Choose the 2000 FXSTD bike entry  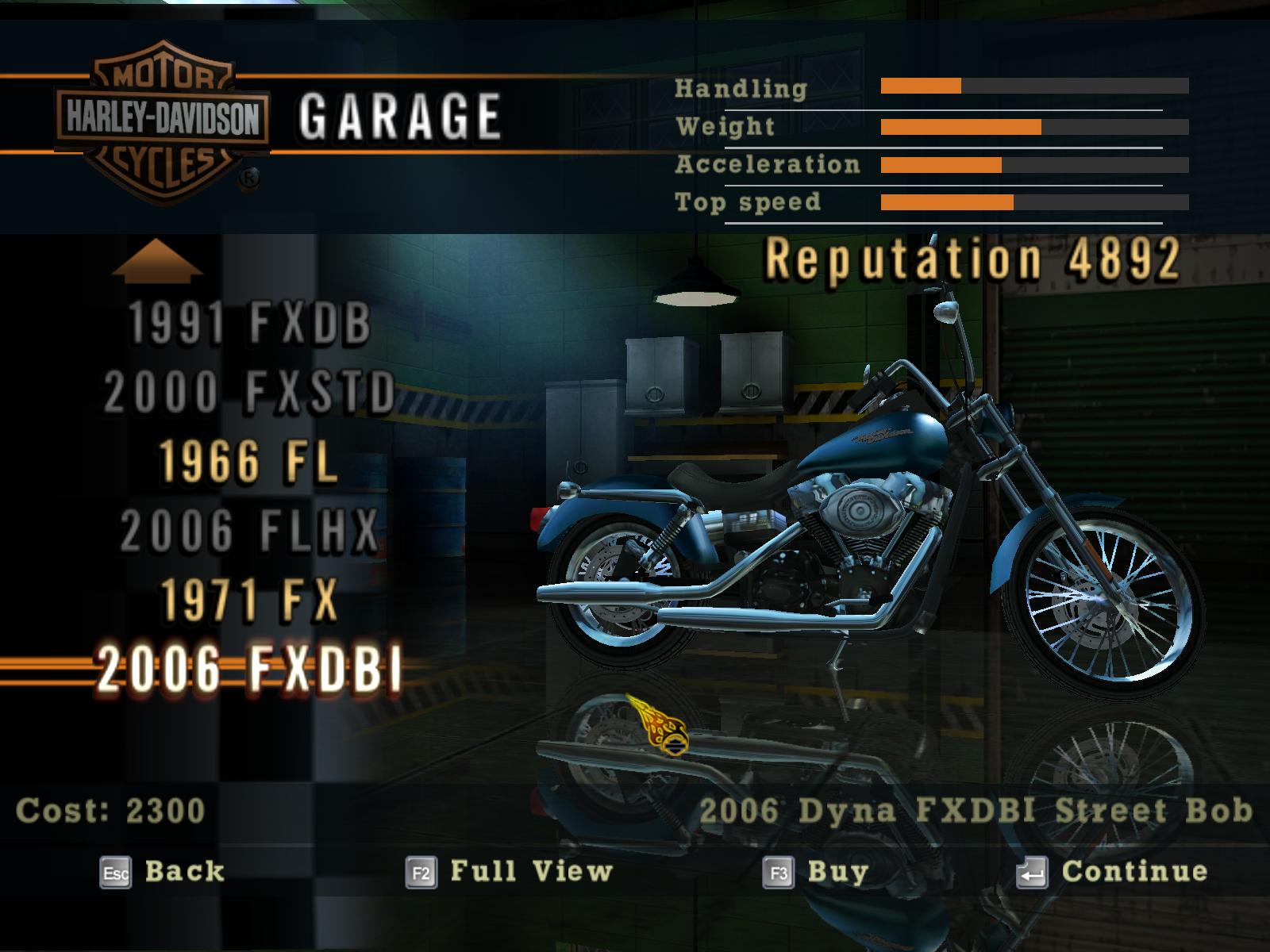[249, 392]
